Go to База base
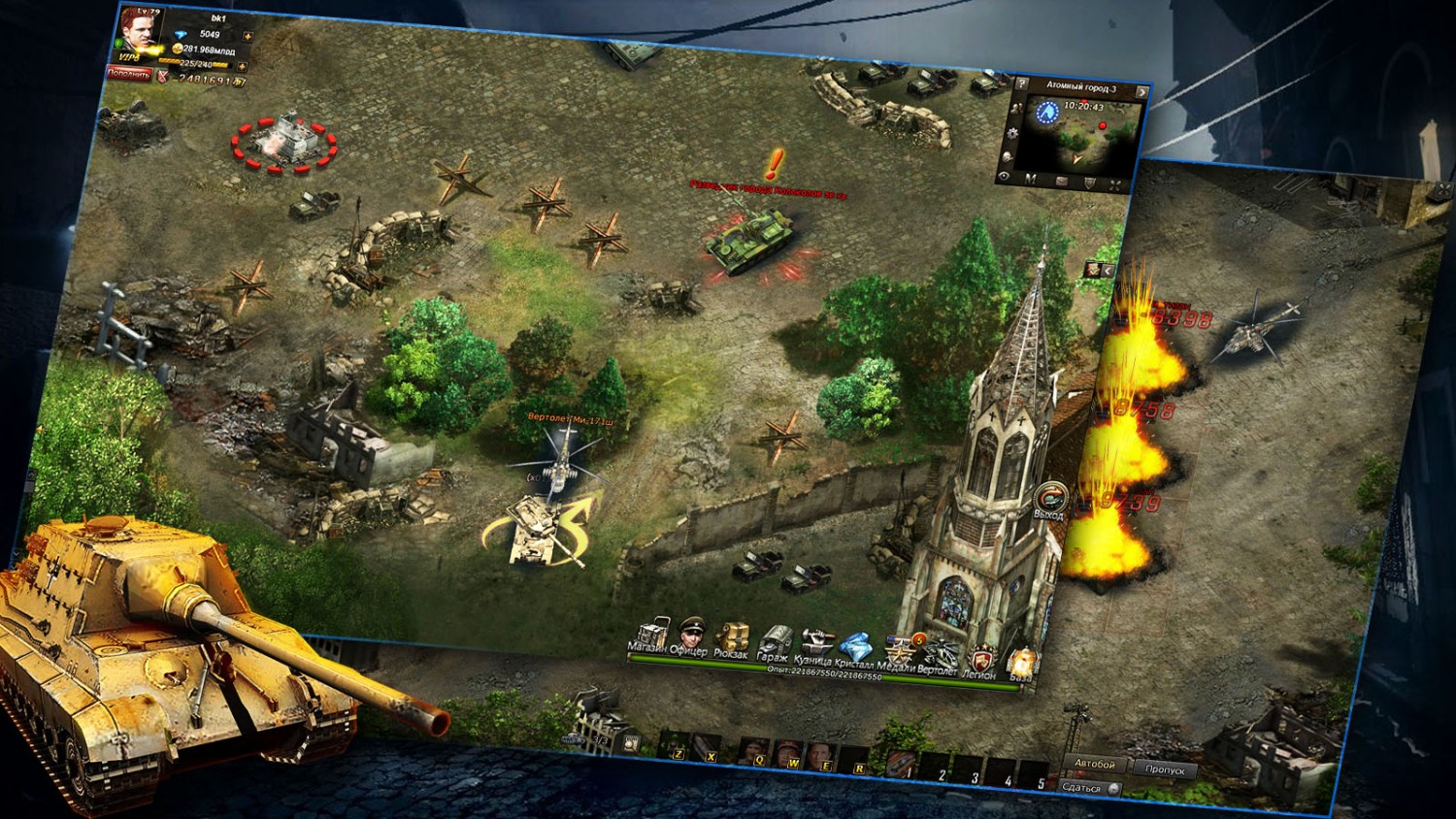Viewport: 1456px width, 819px height. click(x=1022, y=665)
